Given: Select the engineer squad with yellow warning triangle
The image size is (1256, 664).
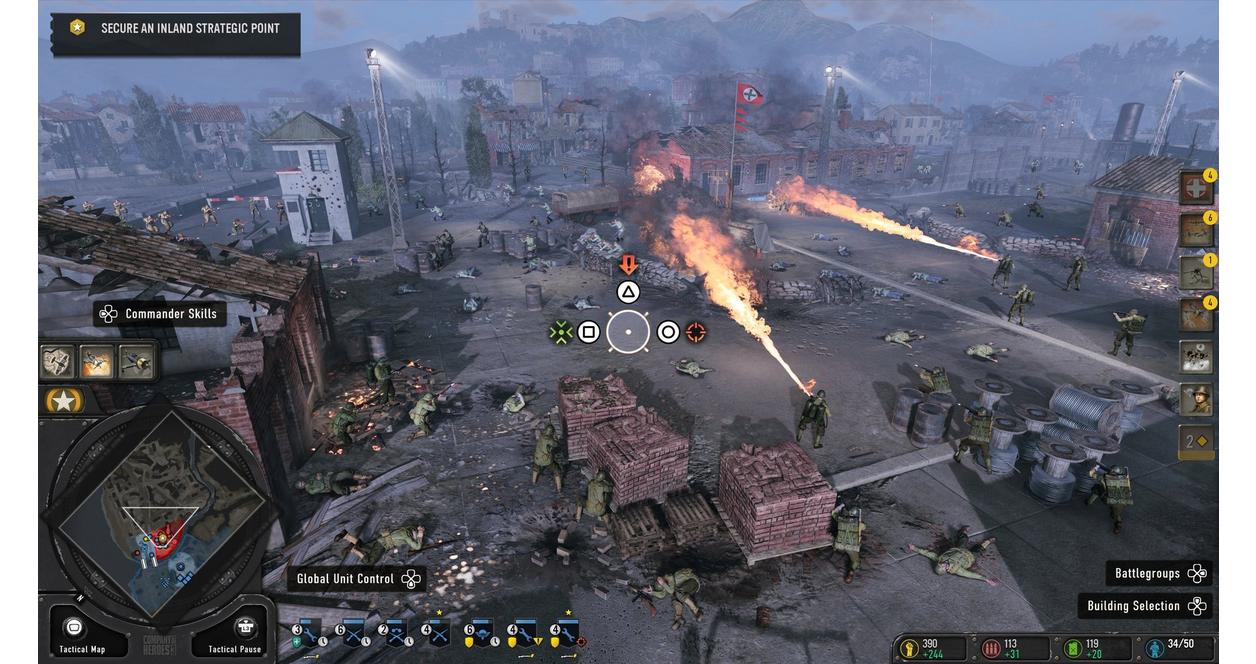Looking at the screenshot, I should (x=522, y=633).
